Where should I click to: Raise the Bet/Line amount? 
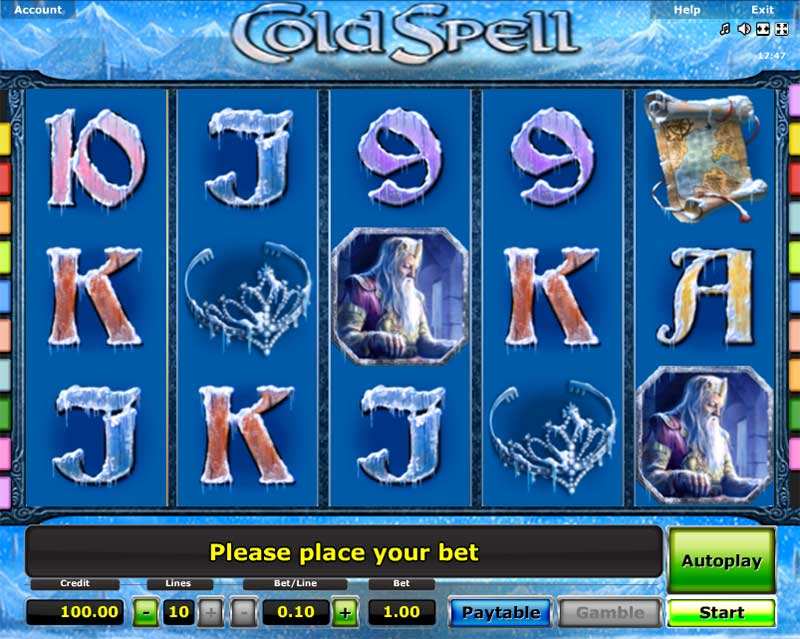(x=344, y=612)
